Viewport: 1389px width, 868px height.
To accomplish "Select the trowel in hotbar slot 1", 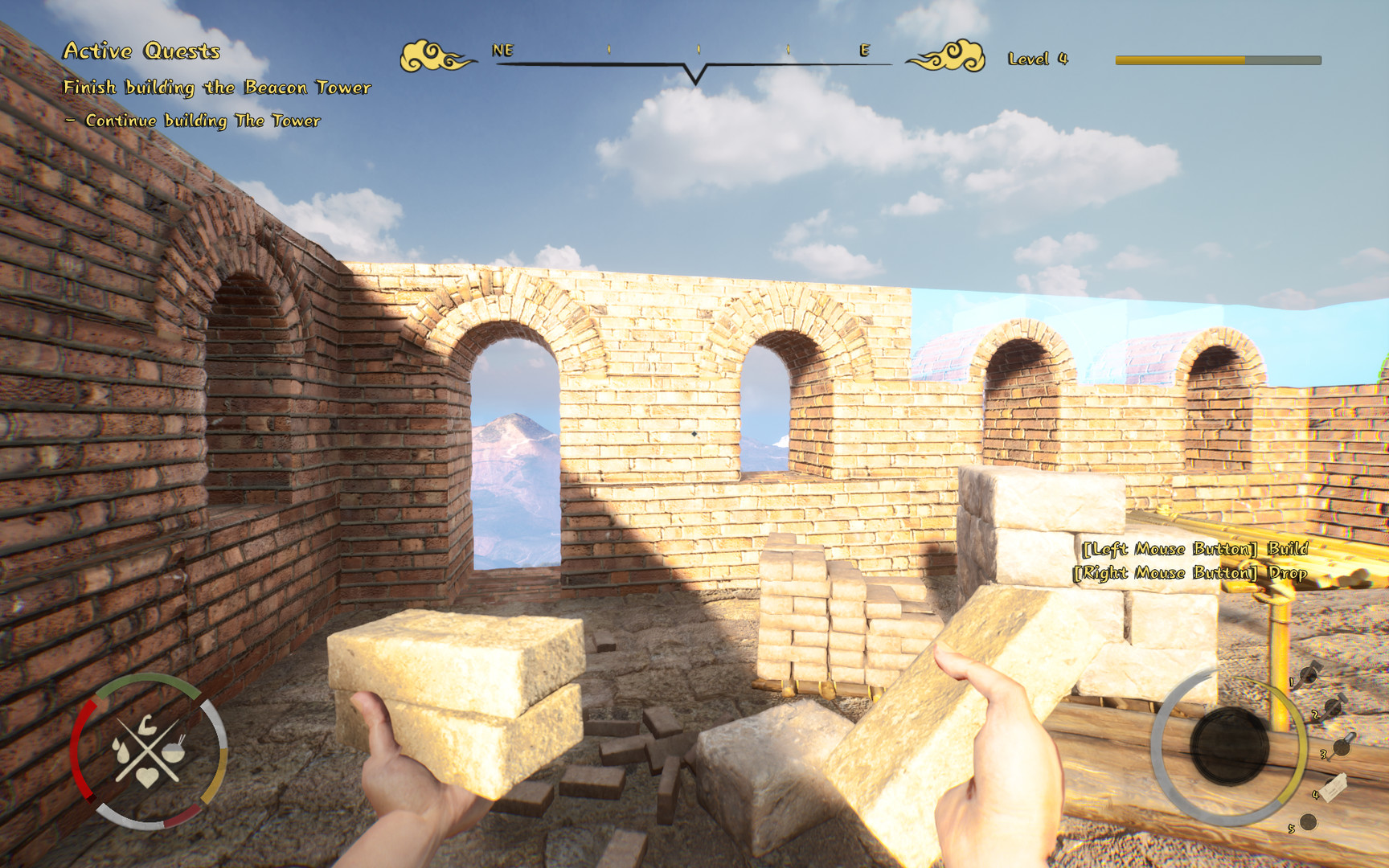I will [x=1309, y=674].
